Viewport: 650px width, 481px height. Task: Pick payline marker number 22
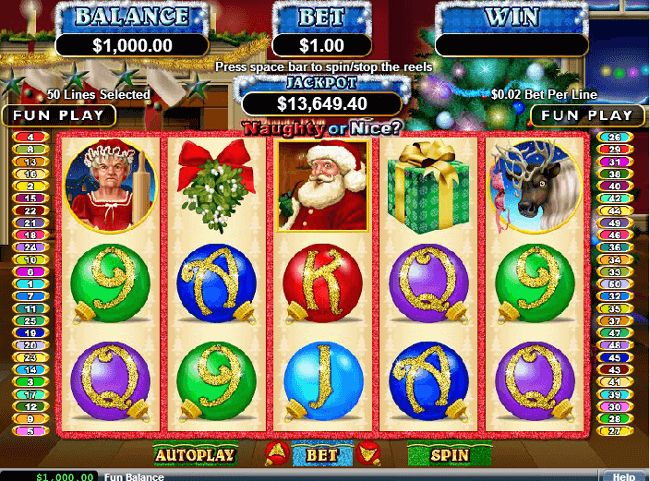(31, 210)
